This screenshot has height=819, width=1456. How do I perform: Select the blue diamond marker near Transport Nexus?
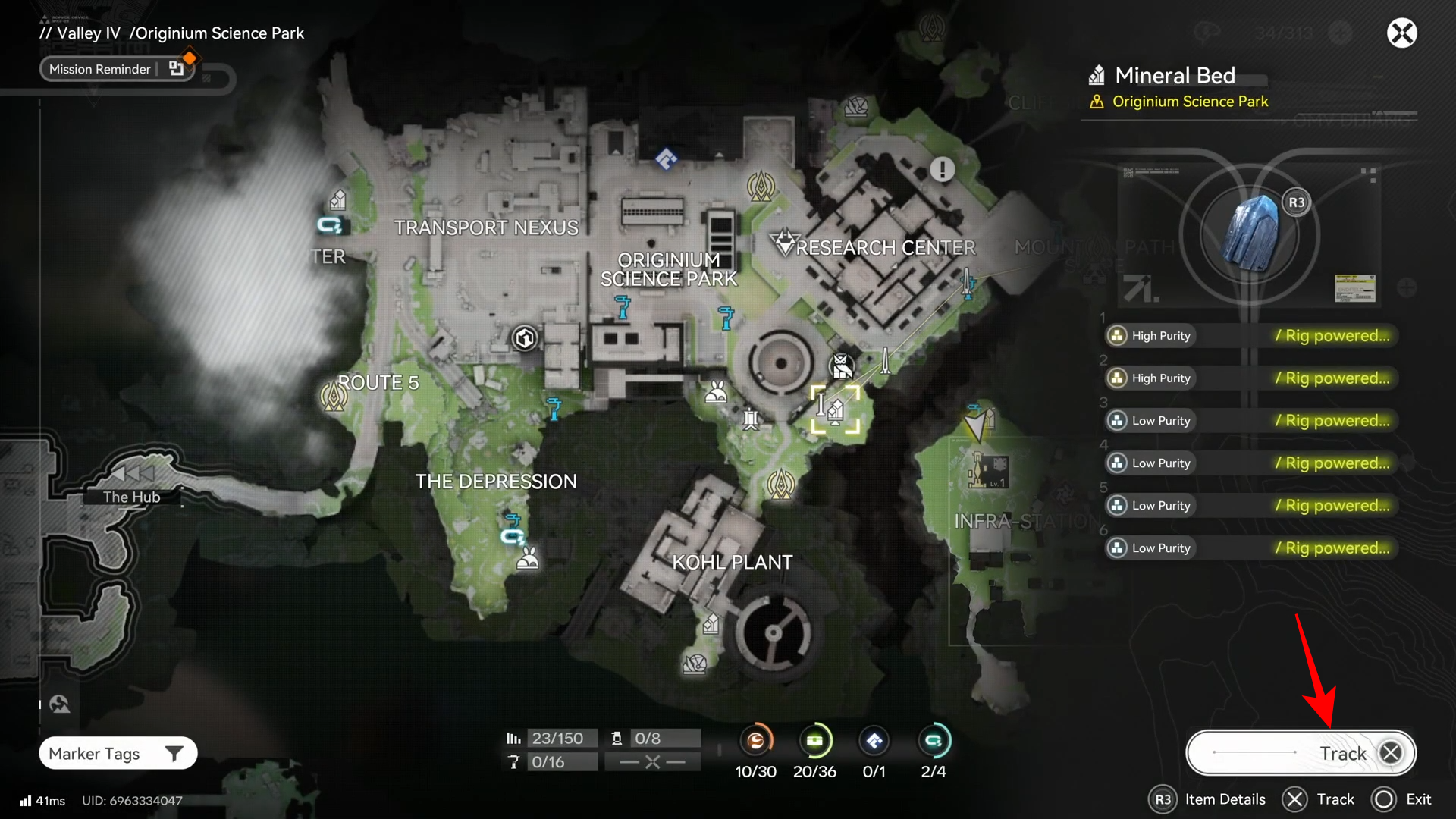pos(666,159)
